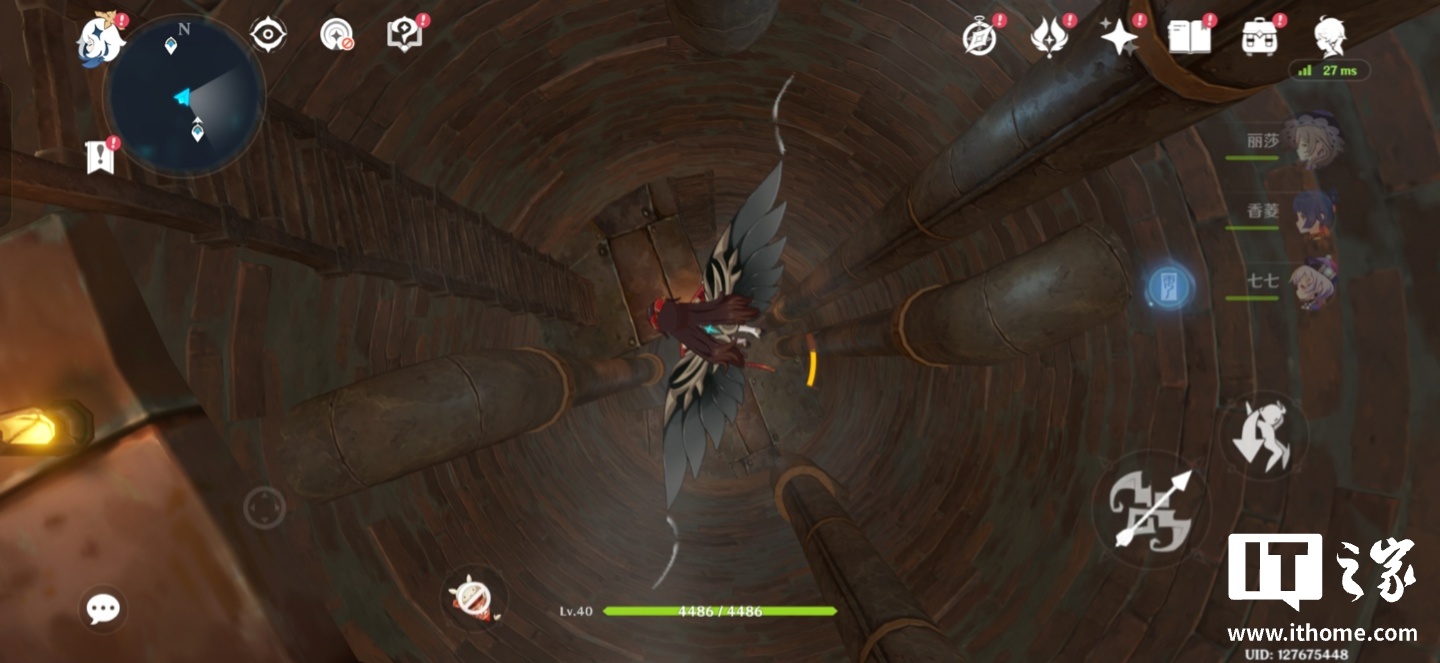Image resolution: width=1440 pixels, height=663 pixels.
Task: Open the quest guide book icon
Action: (x=404, y=36)
